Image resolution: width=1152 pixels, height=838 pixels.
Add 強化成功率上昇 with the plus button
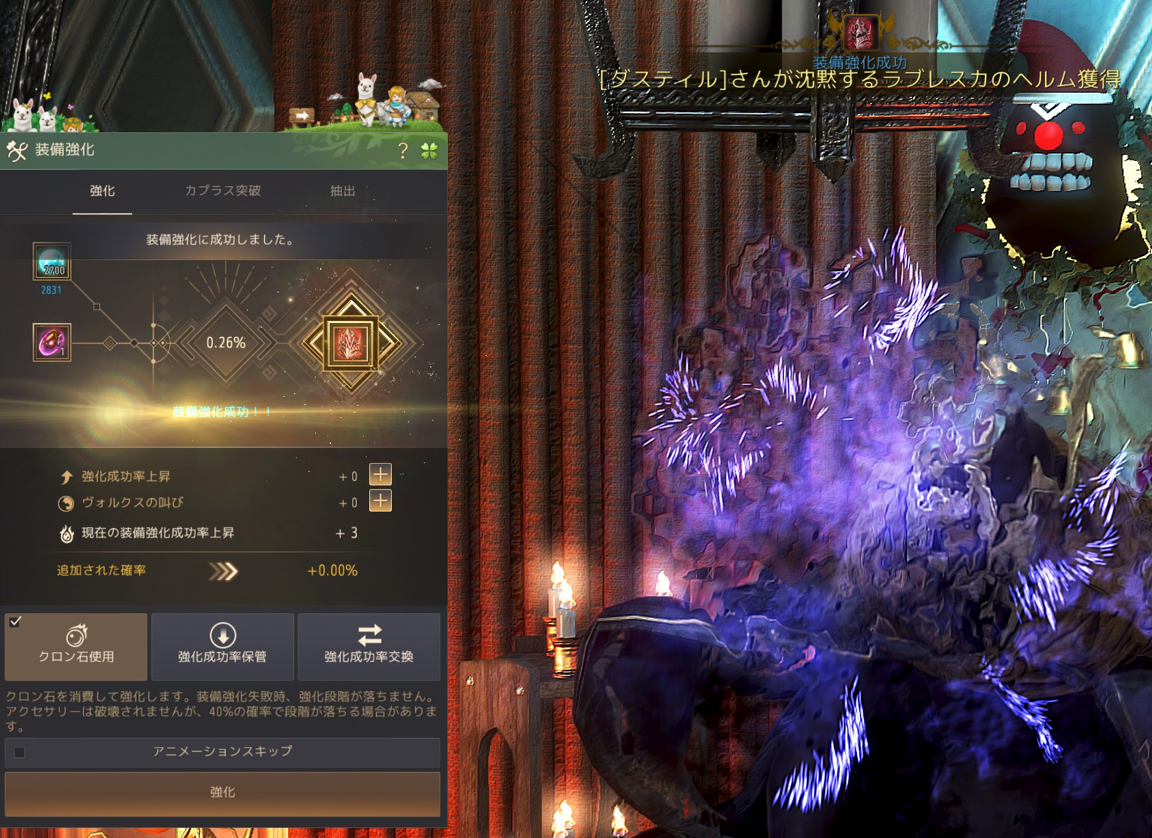click(x=380, y=475)
